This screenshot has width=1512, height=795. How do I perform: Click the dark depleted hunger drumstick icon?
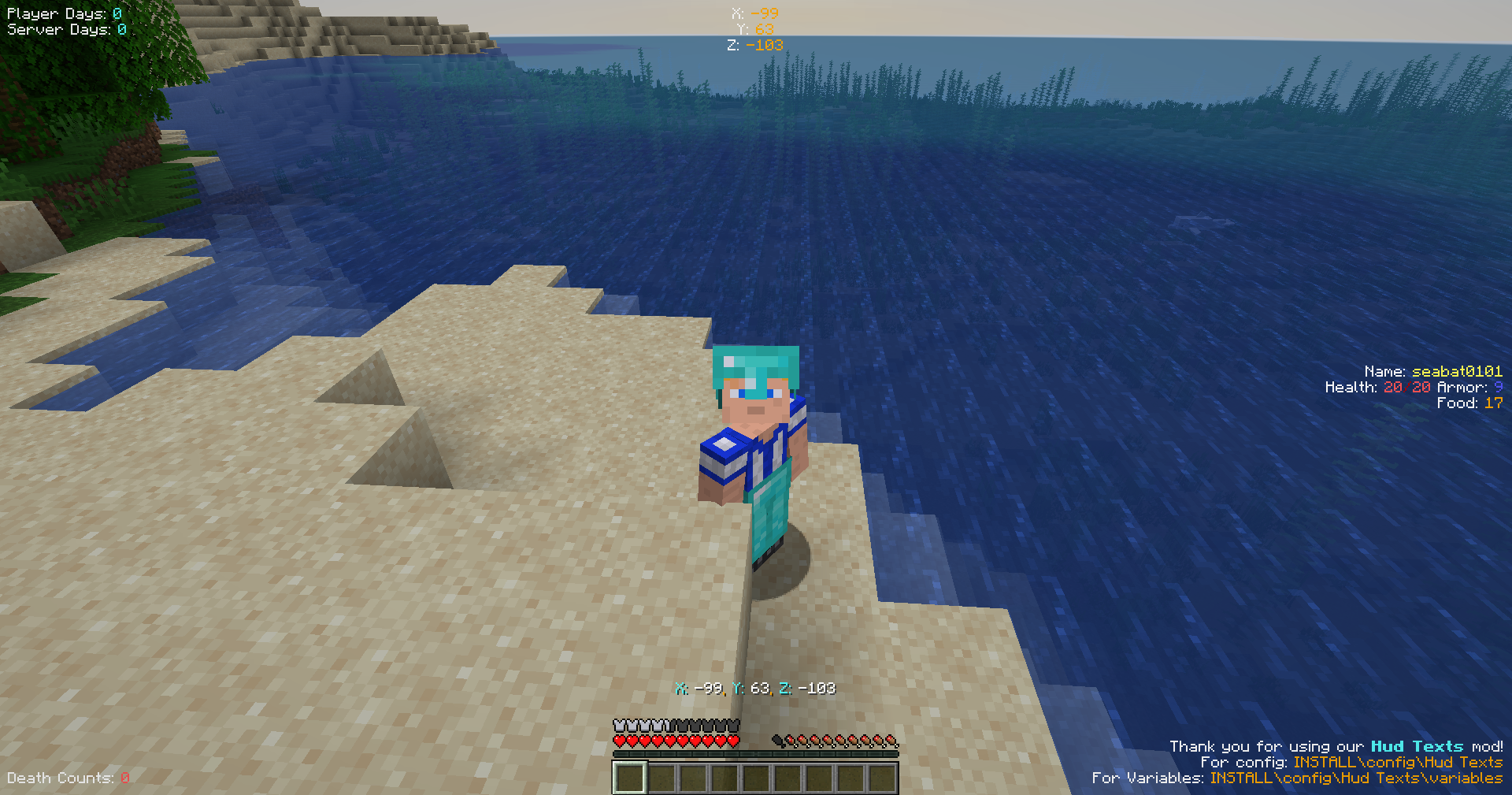point(780,741)
